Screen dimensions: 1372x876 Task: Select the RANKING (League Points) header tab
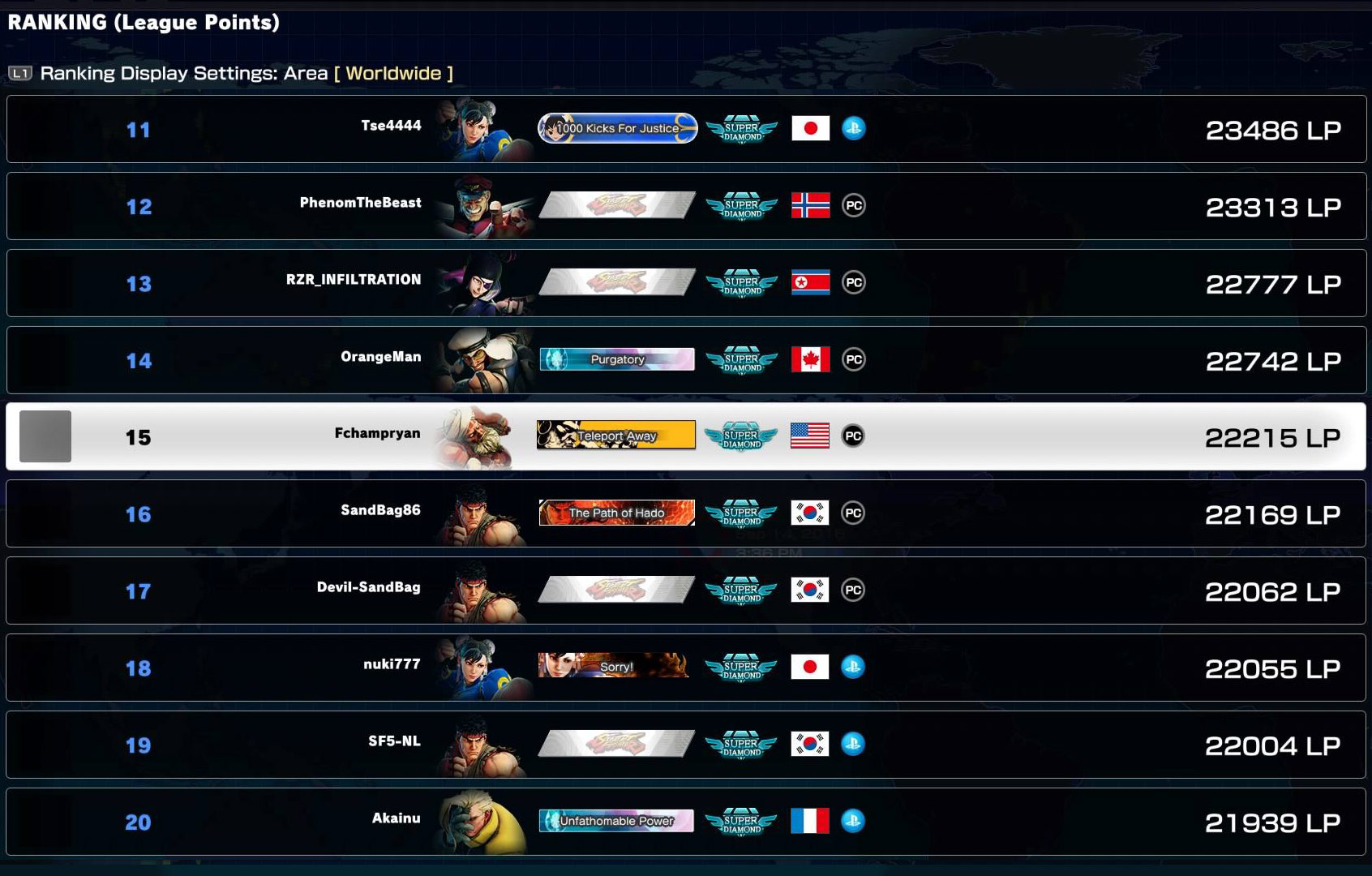[142, 23]
